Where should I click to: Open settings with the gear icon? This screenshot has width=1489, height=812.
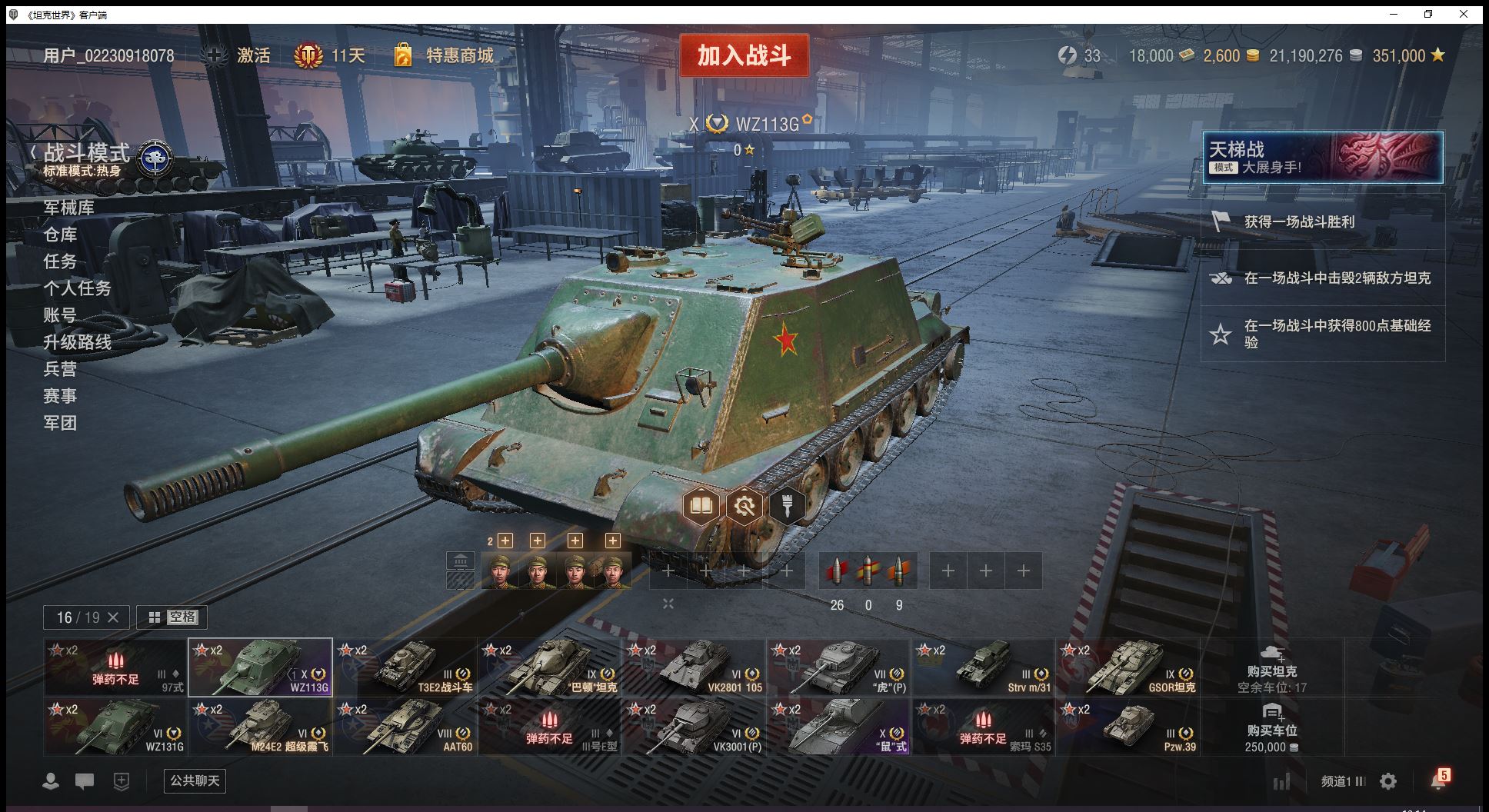[x=1388, y=781]
